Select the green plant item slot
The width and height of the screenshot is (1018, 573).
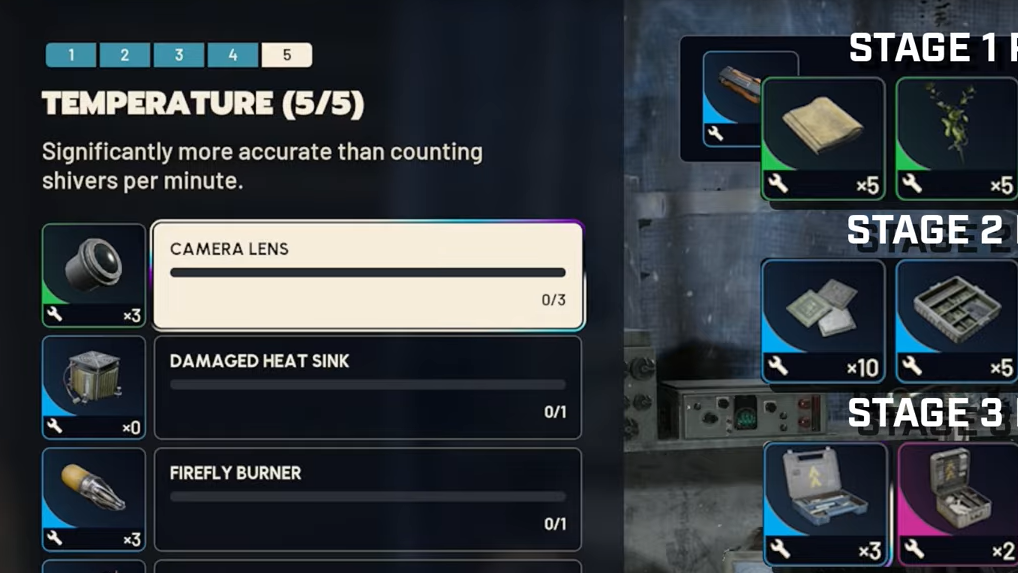[x=956, y=139]
